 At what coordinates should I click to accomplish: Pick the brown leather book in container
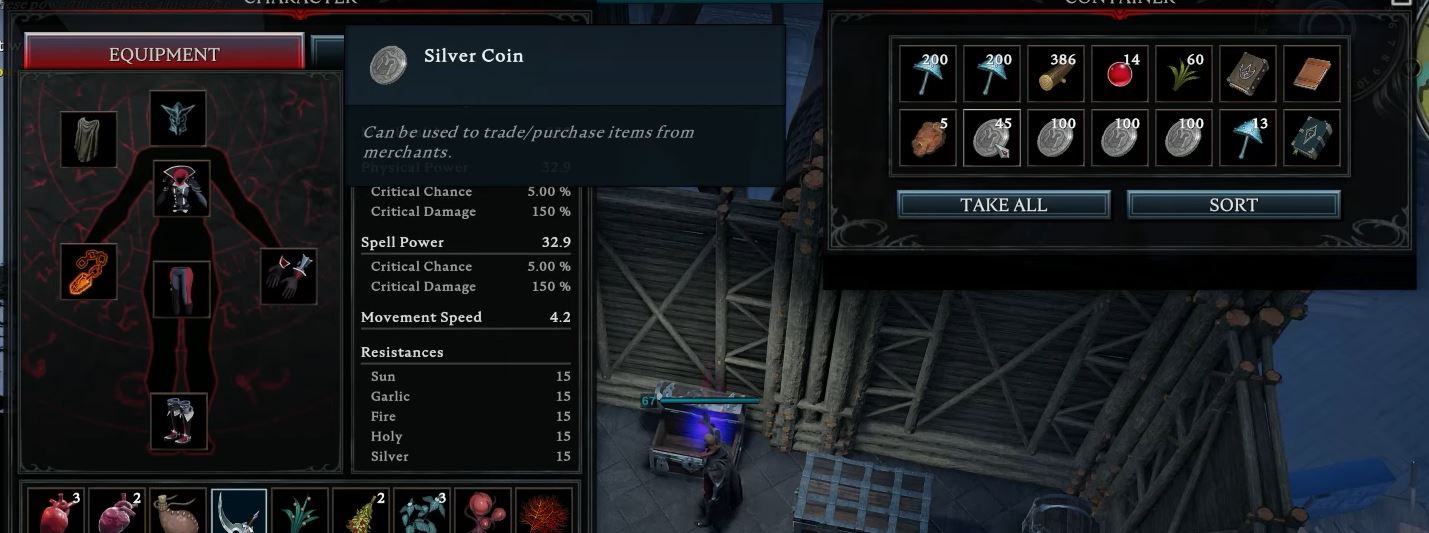(x=1311, y=73)
